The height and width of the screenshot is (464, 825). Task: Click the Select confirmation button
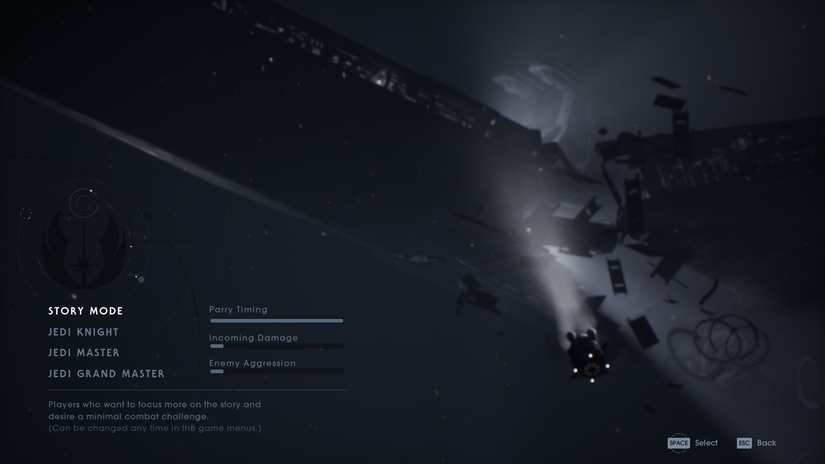[x=693, y=443]
